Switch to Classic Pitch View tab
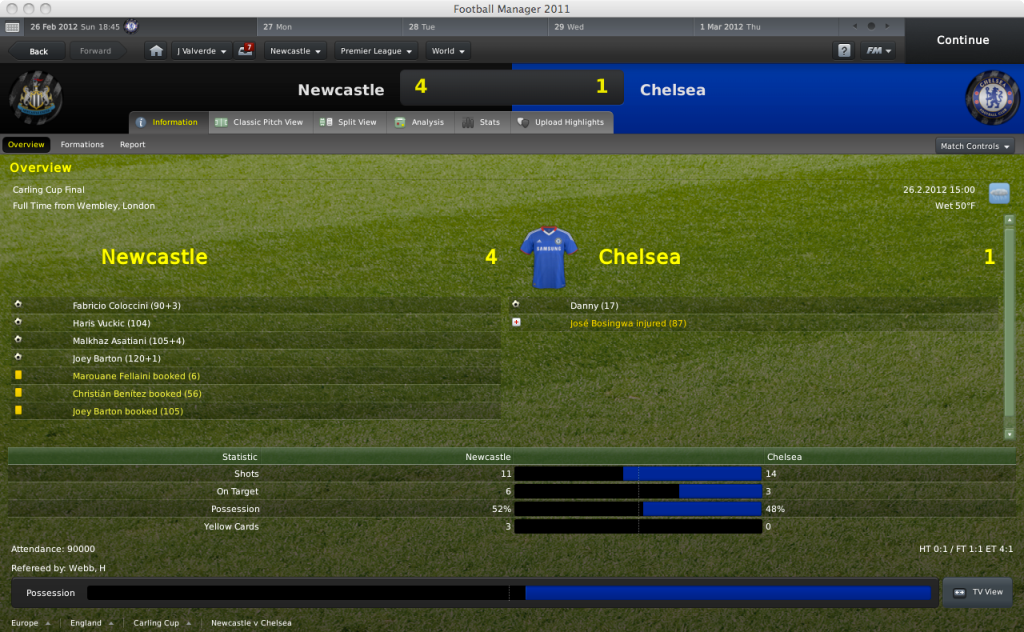Screen dimensions: 1024x632 259,122
